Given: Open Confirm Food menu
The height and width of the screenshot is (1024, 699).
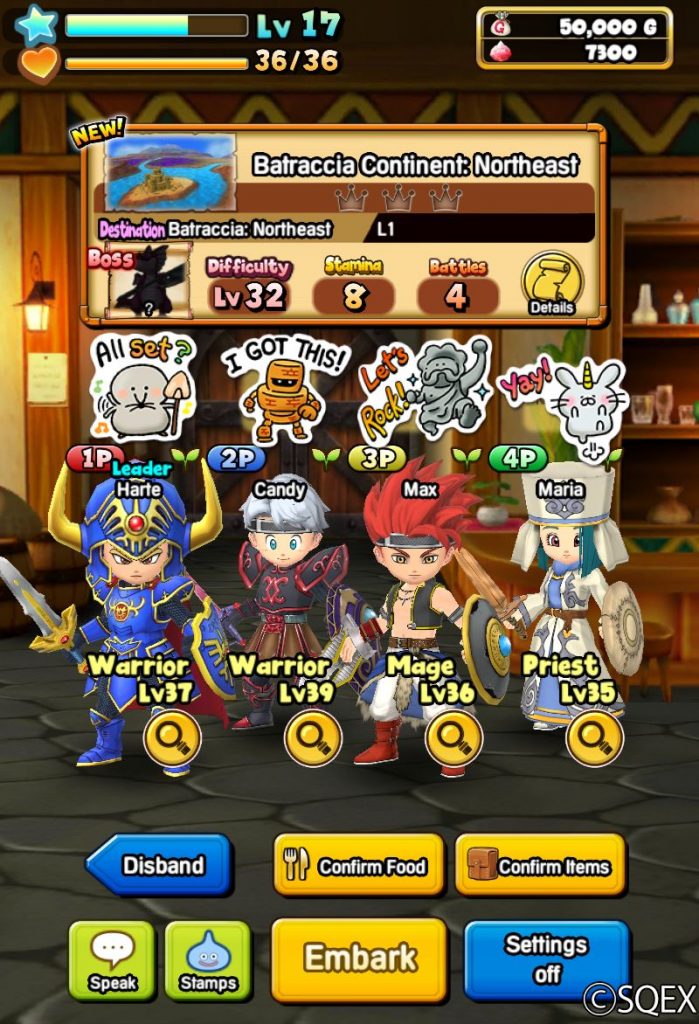Looking at the screenshot, I should [x=357, y=866].
